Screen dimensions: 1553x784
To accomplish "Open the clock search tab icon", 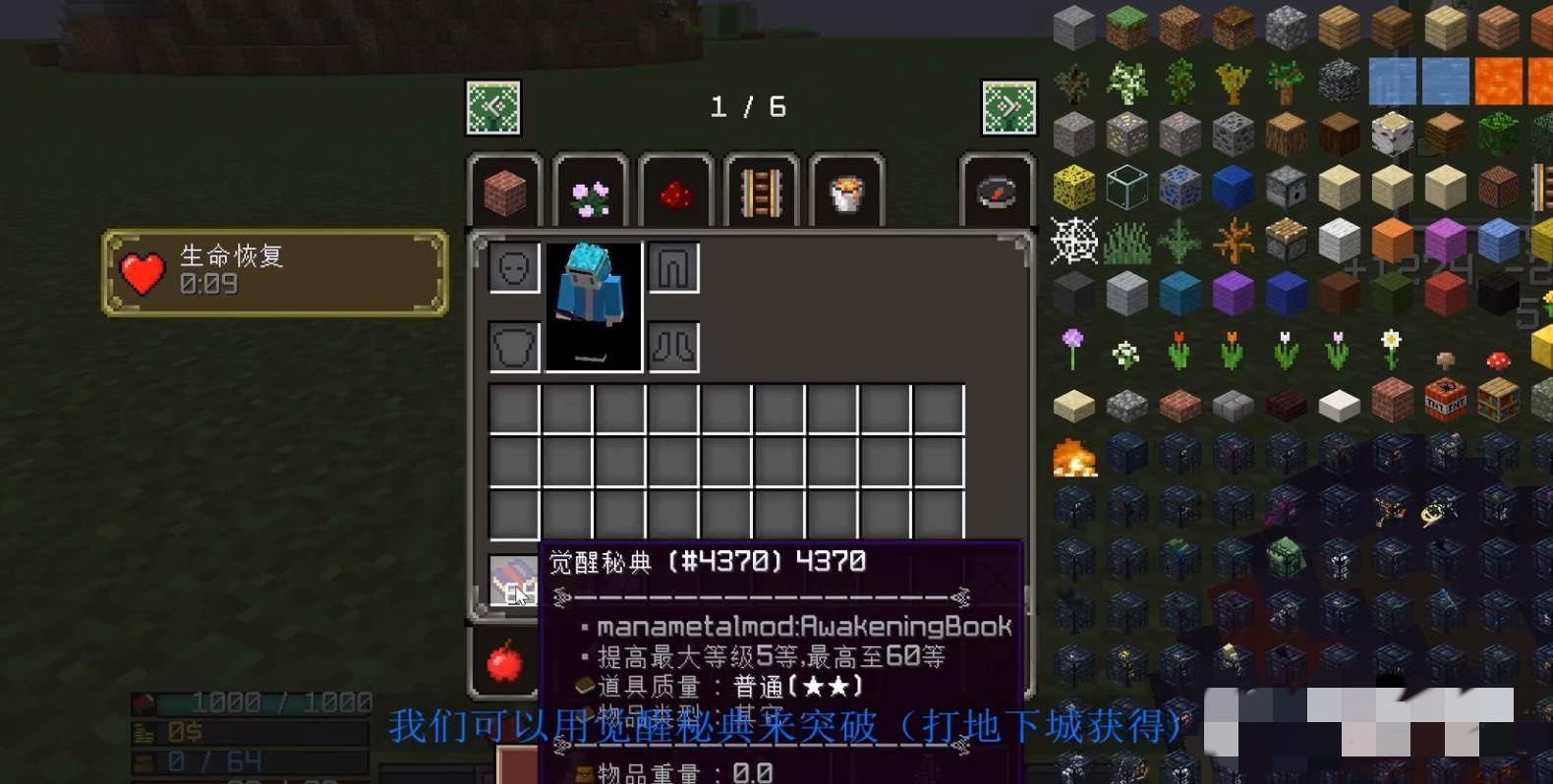I will coord(997,191).
